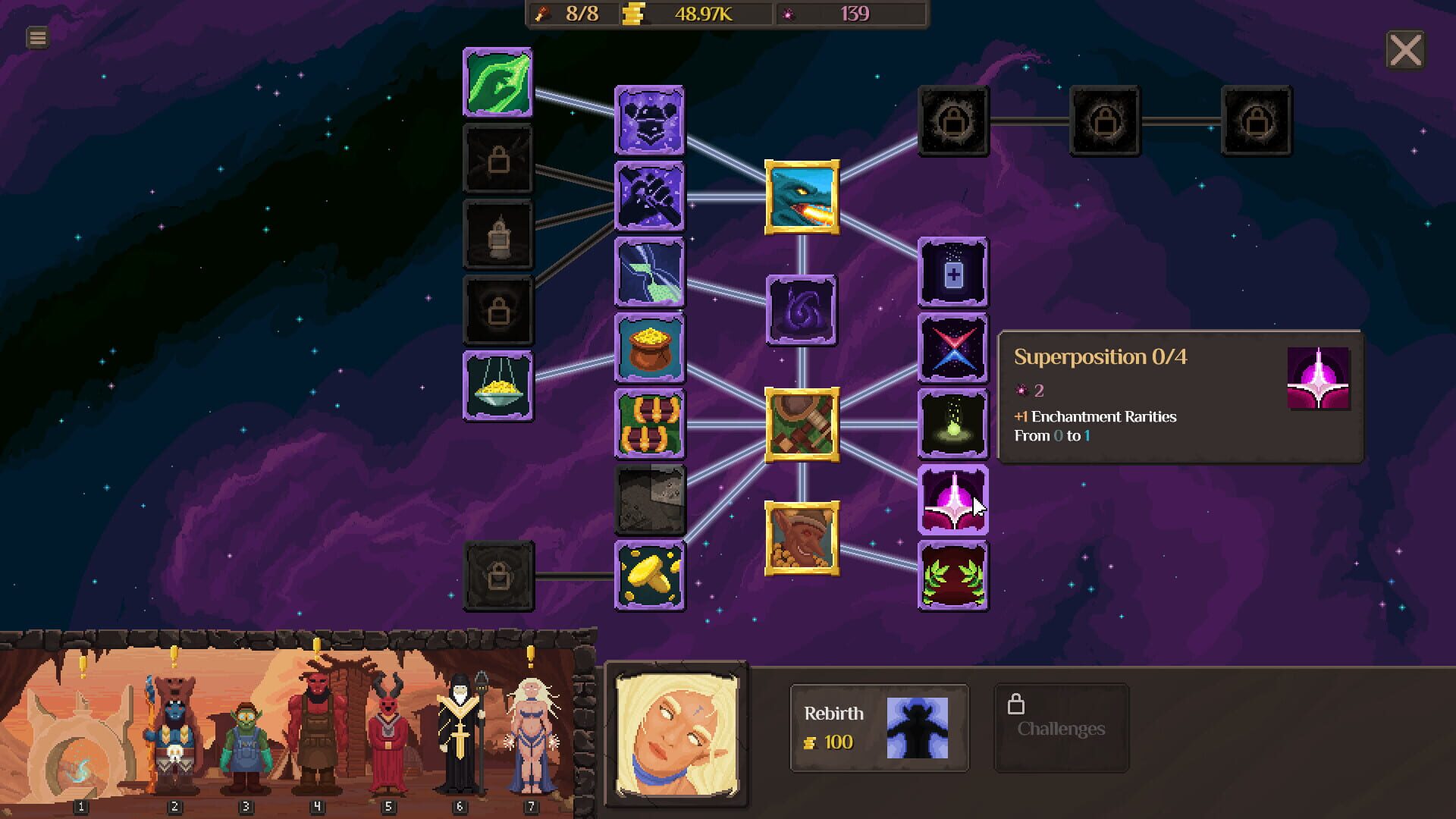
Task: Click the red laurel wreath node
Action: click(952, 576)
